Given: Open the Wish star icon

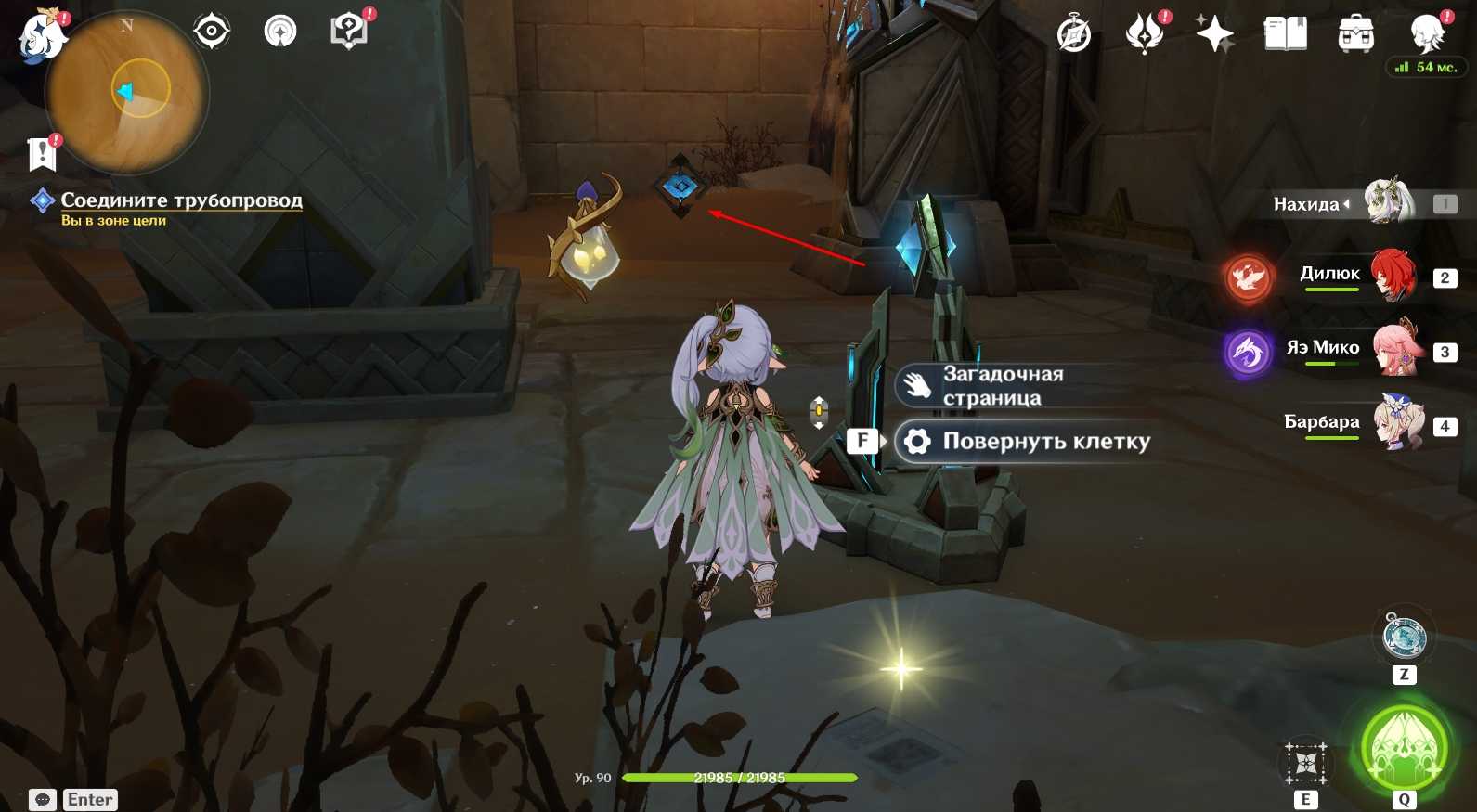Looking at the screenshot, I should pyautogui.click(x=1214, y=35).
